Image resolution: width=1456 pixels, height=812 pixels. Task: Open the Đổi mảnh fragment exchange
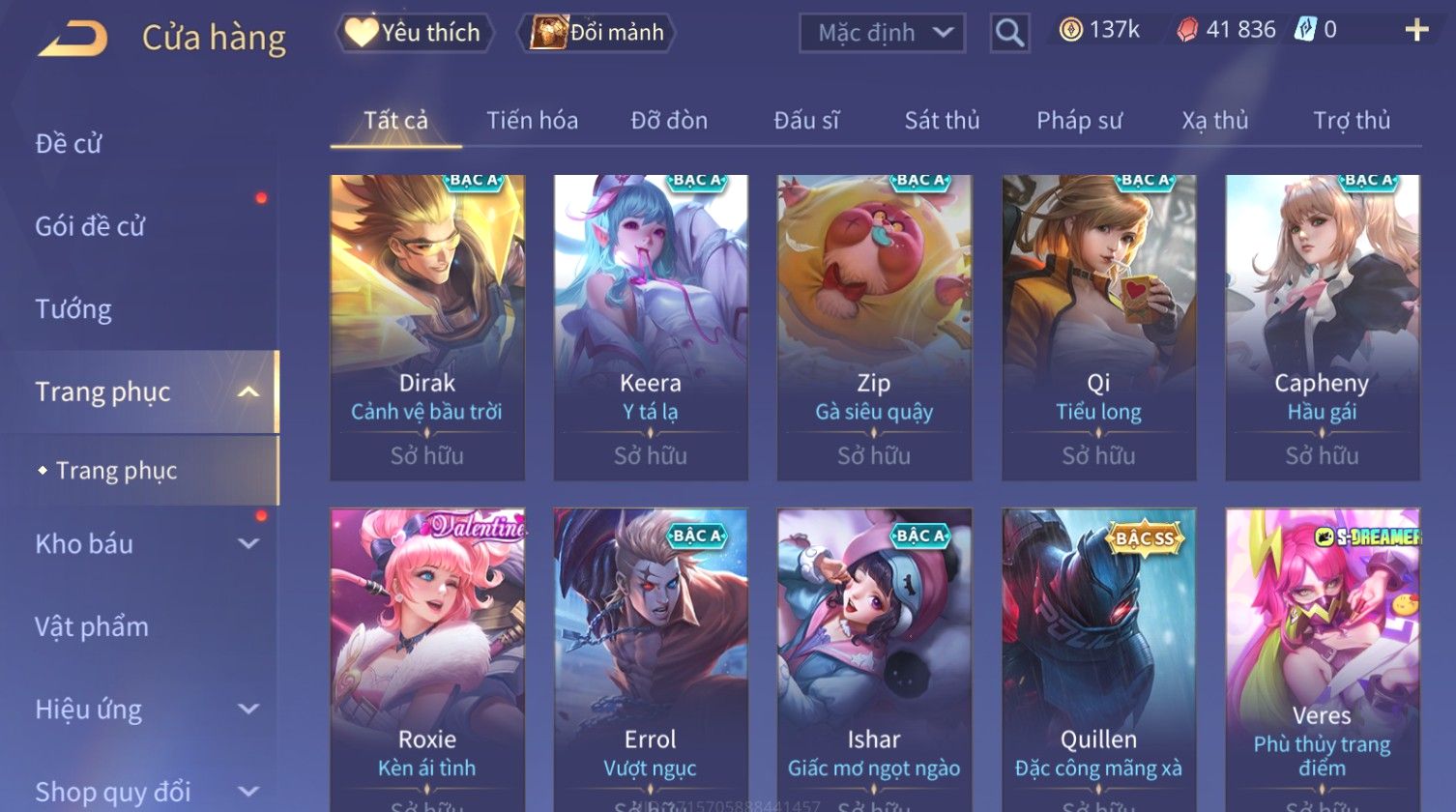597,33
